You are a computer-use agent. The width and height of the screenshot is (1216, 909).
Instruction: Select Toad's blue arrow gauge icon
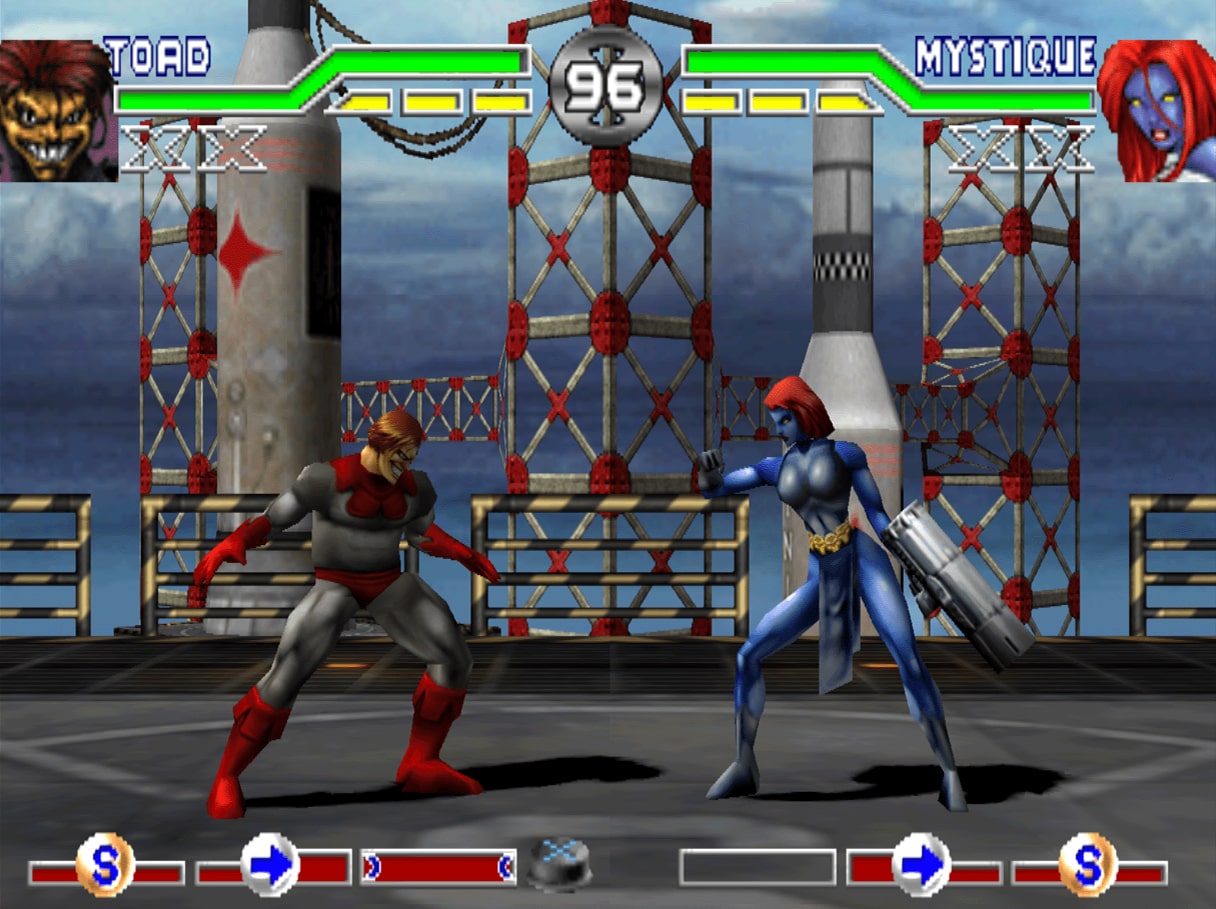tap(271, 865)
